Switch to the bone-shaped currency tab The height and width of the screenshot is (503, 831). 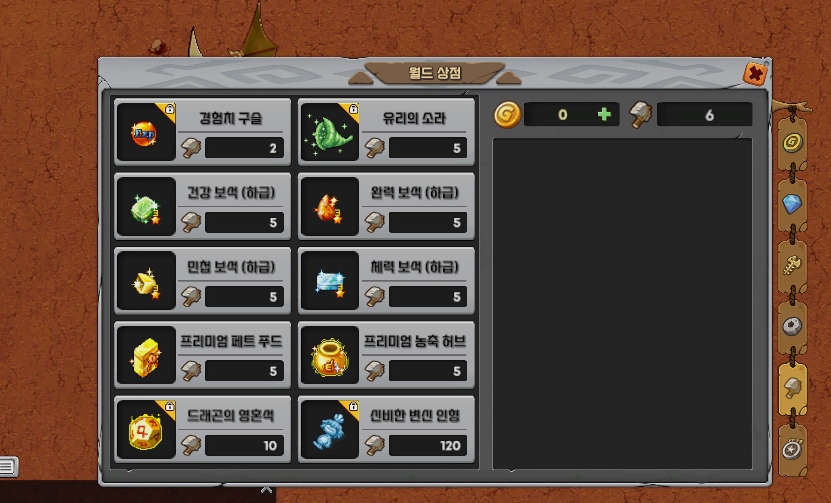pyautogui.click(x=792, y=264)
